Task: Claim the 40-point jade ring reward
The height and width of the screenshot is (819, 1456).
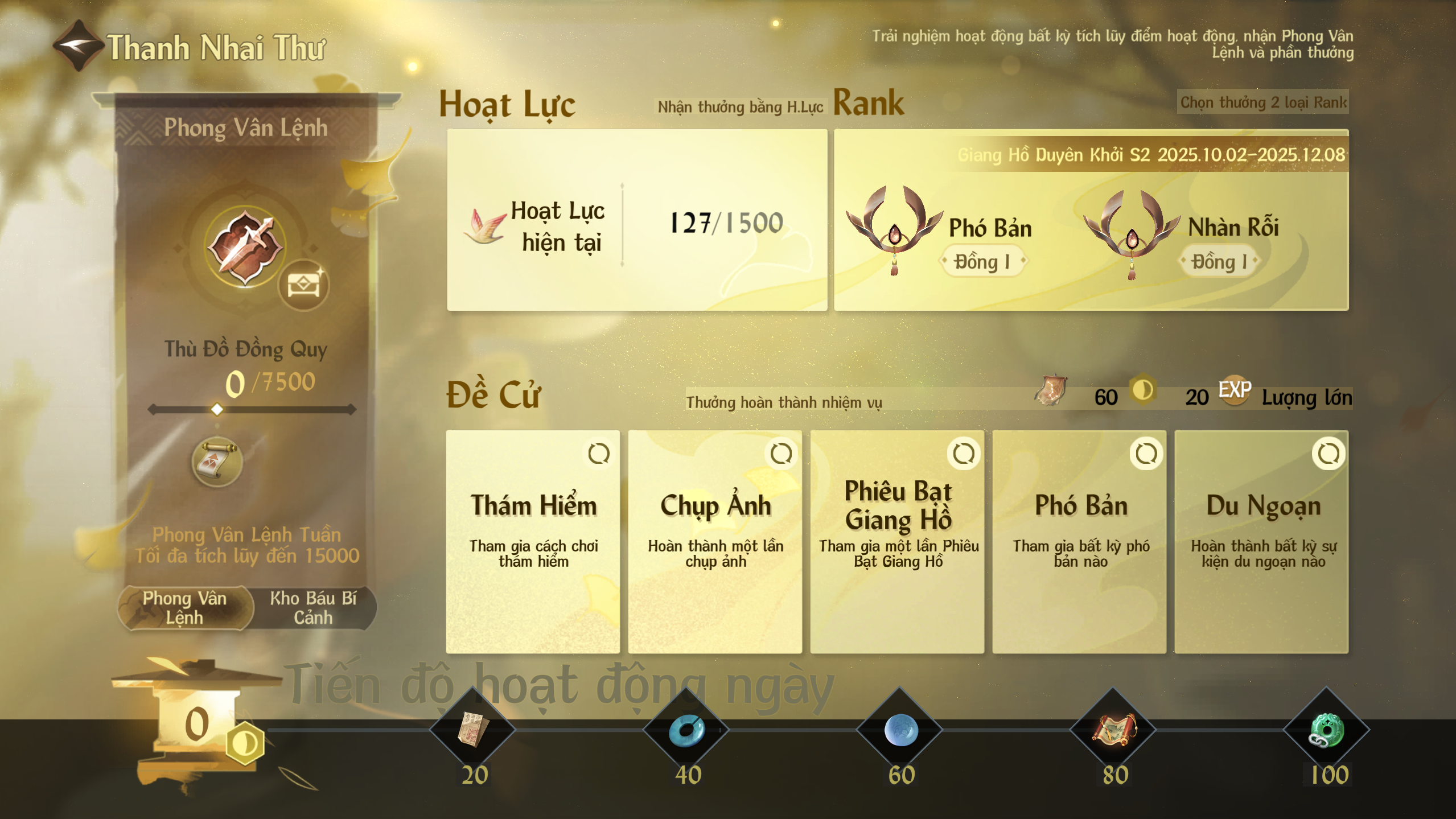Action: [686, 729]
